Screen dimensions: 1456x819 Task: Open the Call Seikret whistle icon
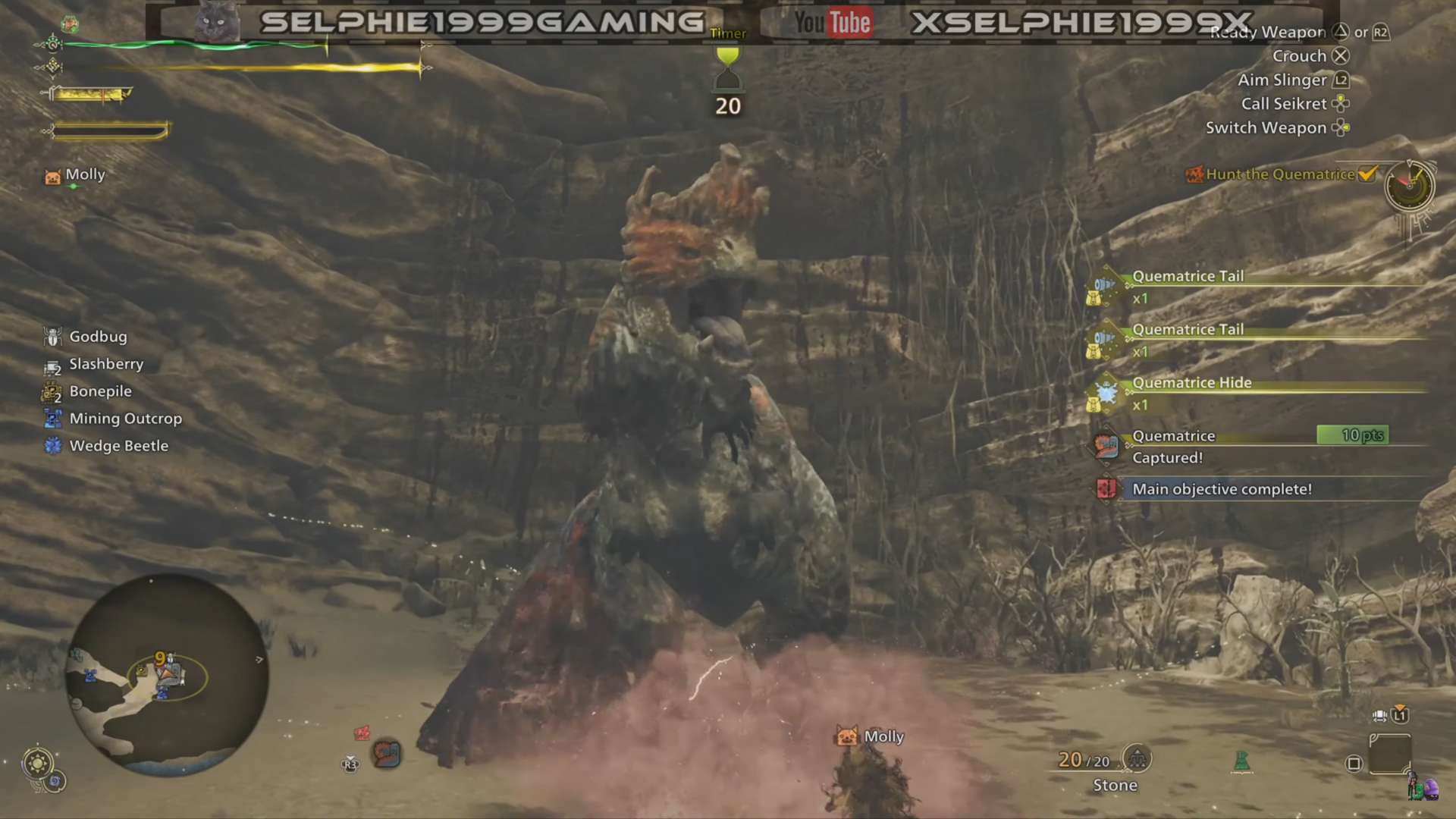point(1341,104)
